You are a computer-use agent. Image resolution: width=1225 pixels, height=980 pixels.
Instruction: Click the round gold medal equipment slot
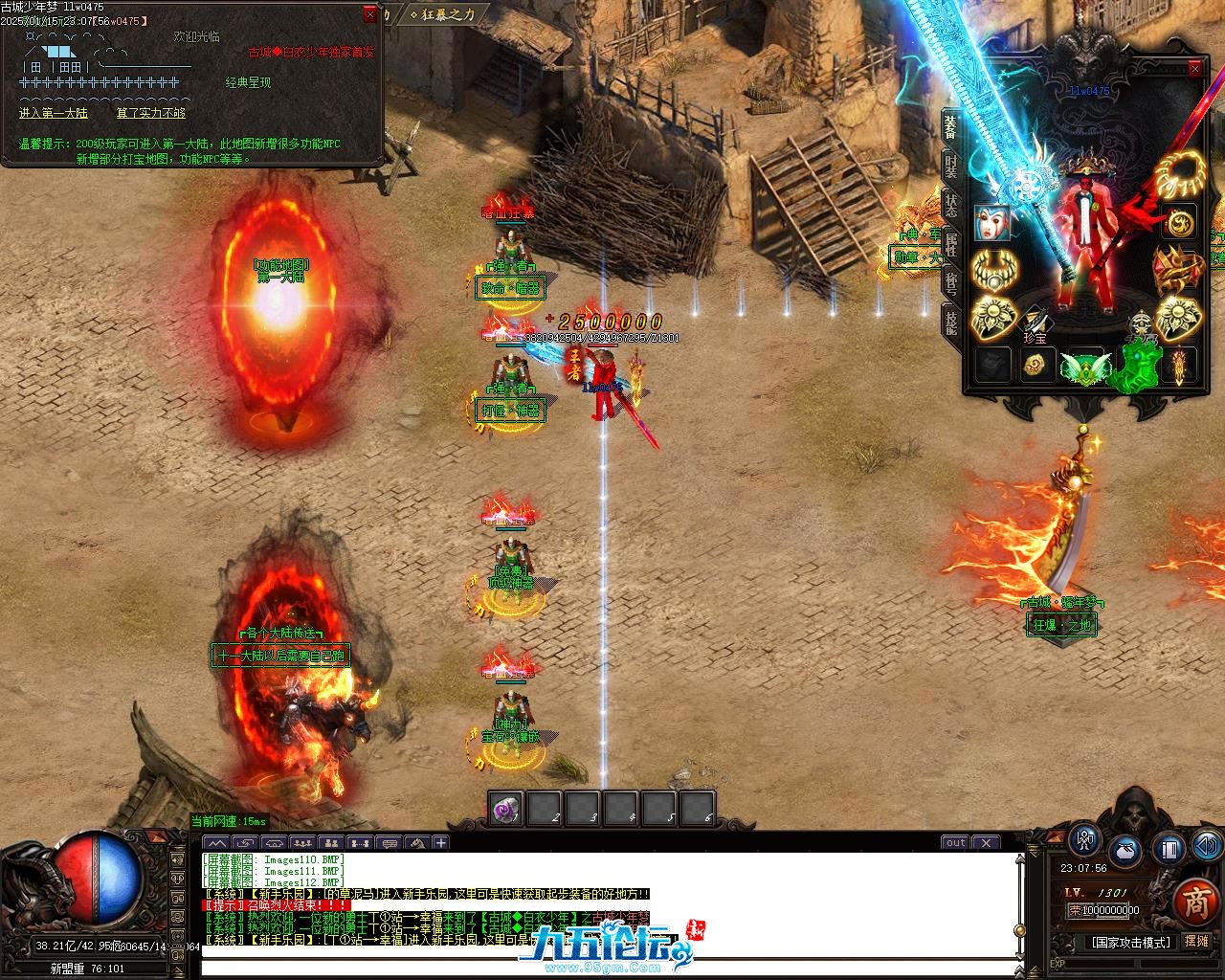tap(1179, 222)
